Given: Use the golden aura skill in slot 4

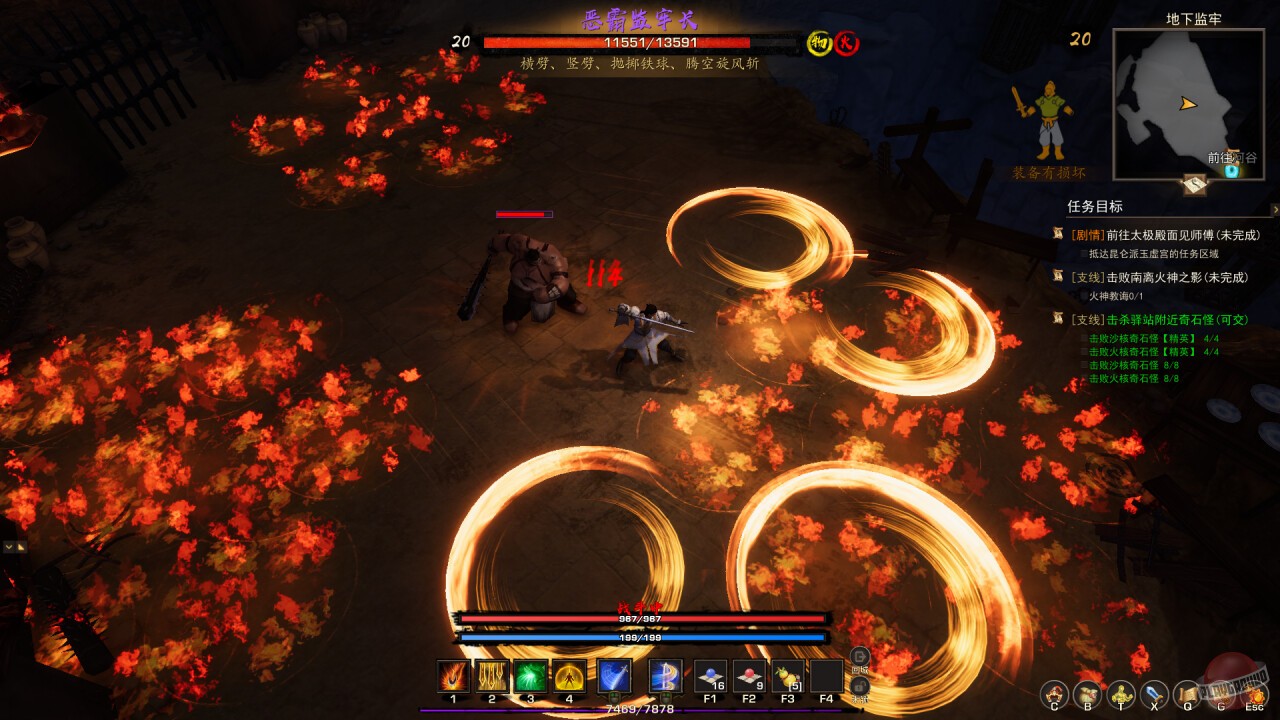Looking at the screenshot, I should click(x=567, y=676).
